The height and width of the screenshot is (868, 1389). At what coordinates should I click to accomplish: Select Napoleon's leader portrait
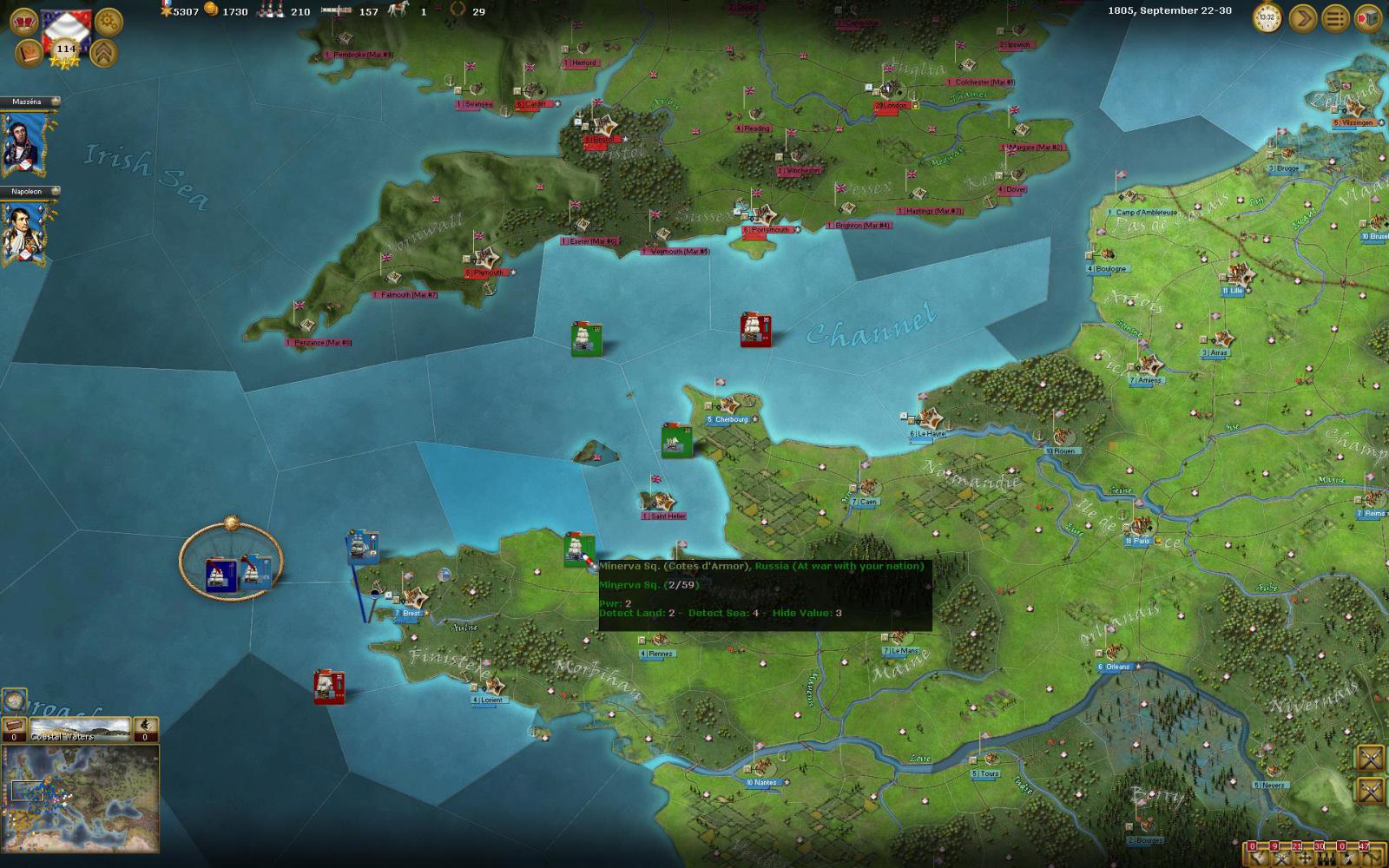coord(23,232)
